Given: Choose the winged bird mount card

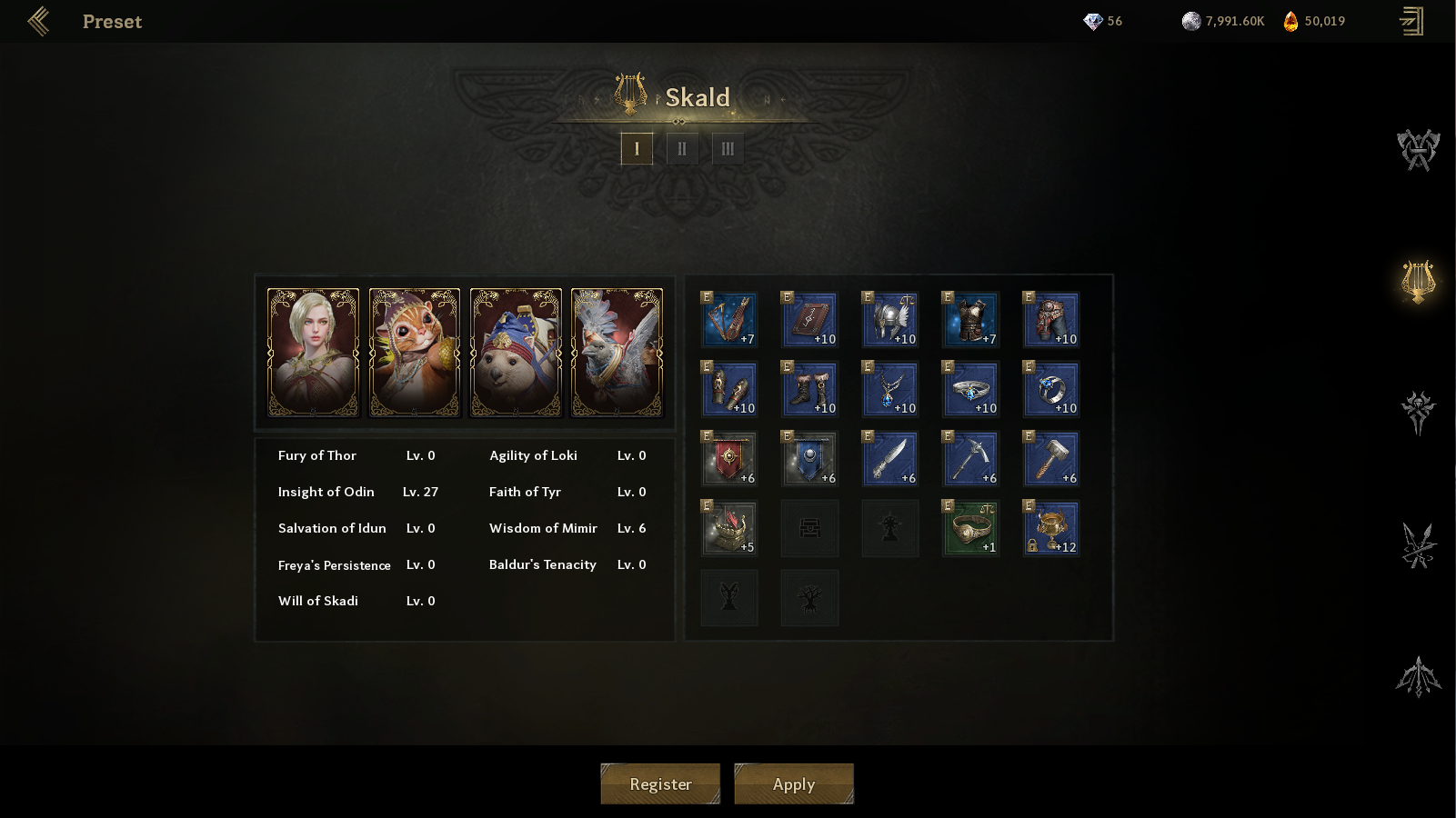Looking at the screenshot, I should (x=617, y=353).
